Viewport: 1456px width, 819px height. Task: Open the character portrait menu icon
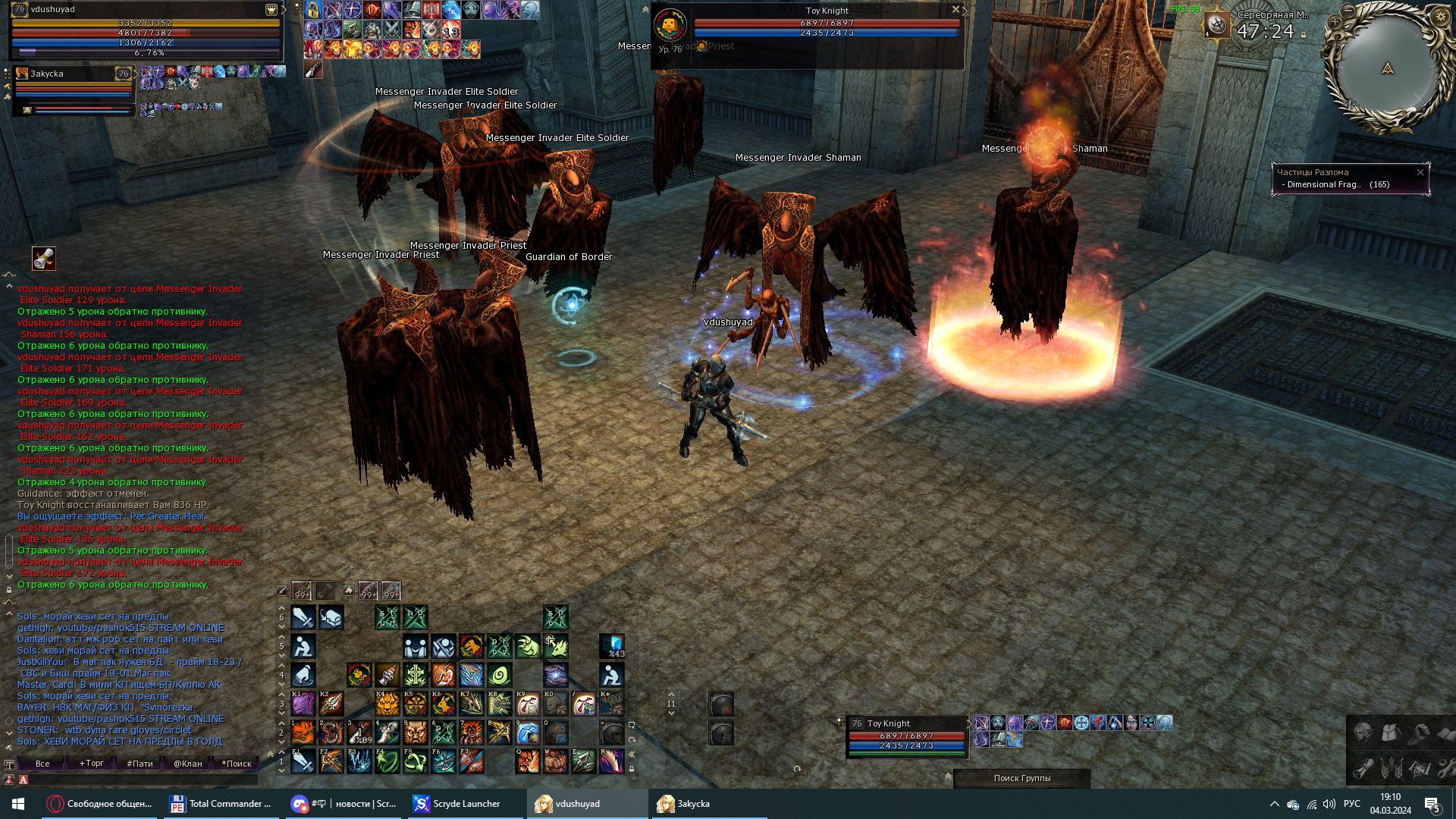[1363, 733]
